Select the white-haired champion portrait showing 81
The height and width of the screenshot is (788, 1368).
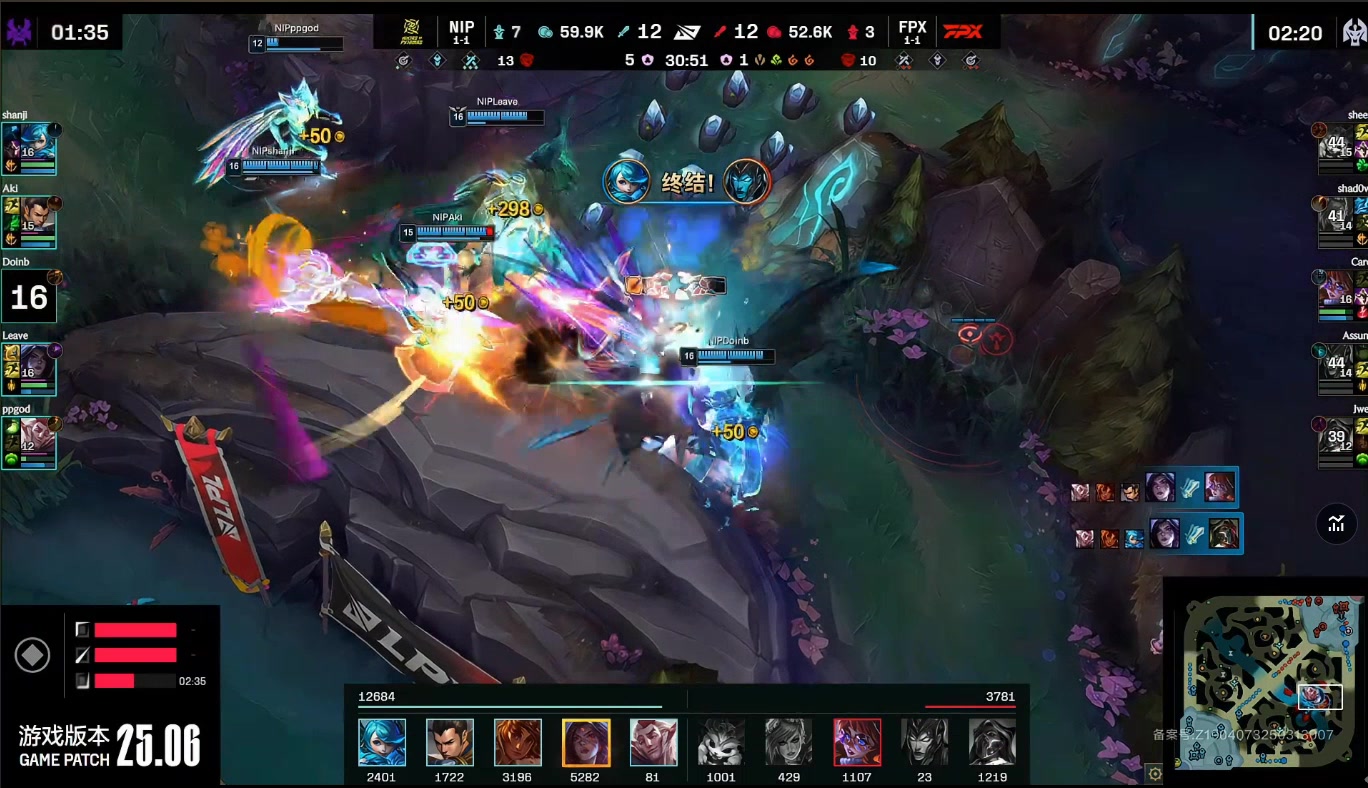(x=654, y=743)
